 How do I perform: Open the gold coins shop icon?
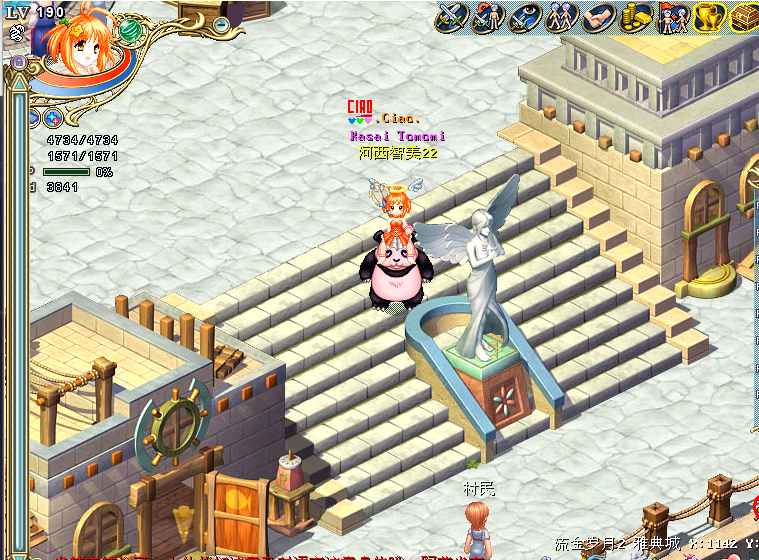point(635,17)
